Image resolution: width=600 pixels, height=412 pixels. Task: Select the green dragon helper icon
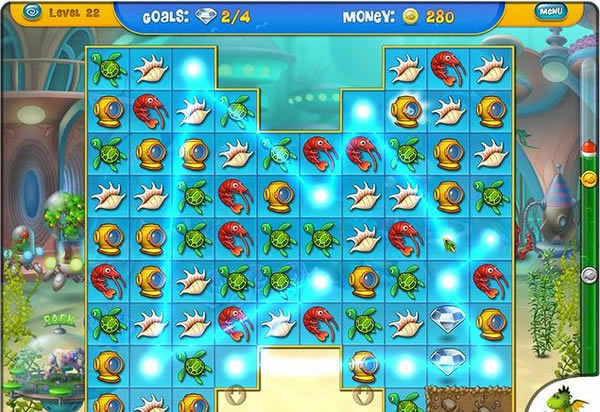click(x=580, y=396)
